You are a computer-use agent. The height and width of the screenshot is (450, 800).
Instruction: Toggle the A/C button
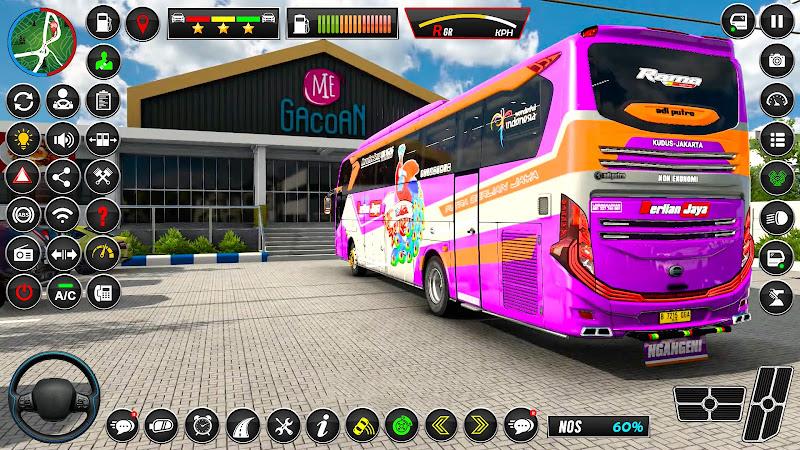(x=65, y=294)
